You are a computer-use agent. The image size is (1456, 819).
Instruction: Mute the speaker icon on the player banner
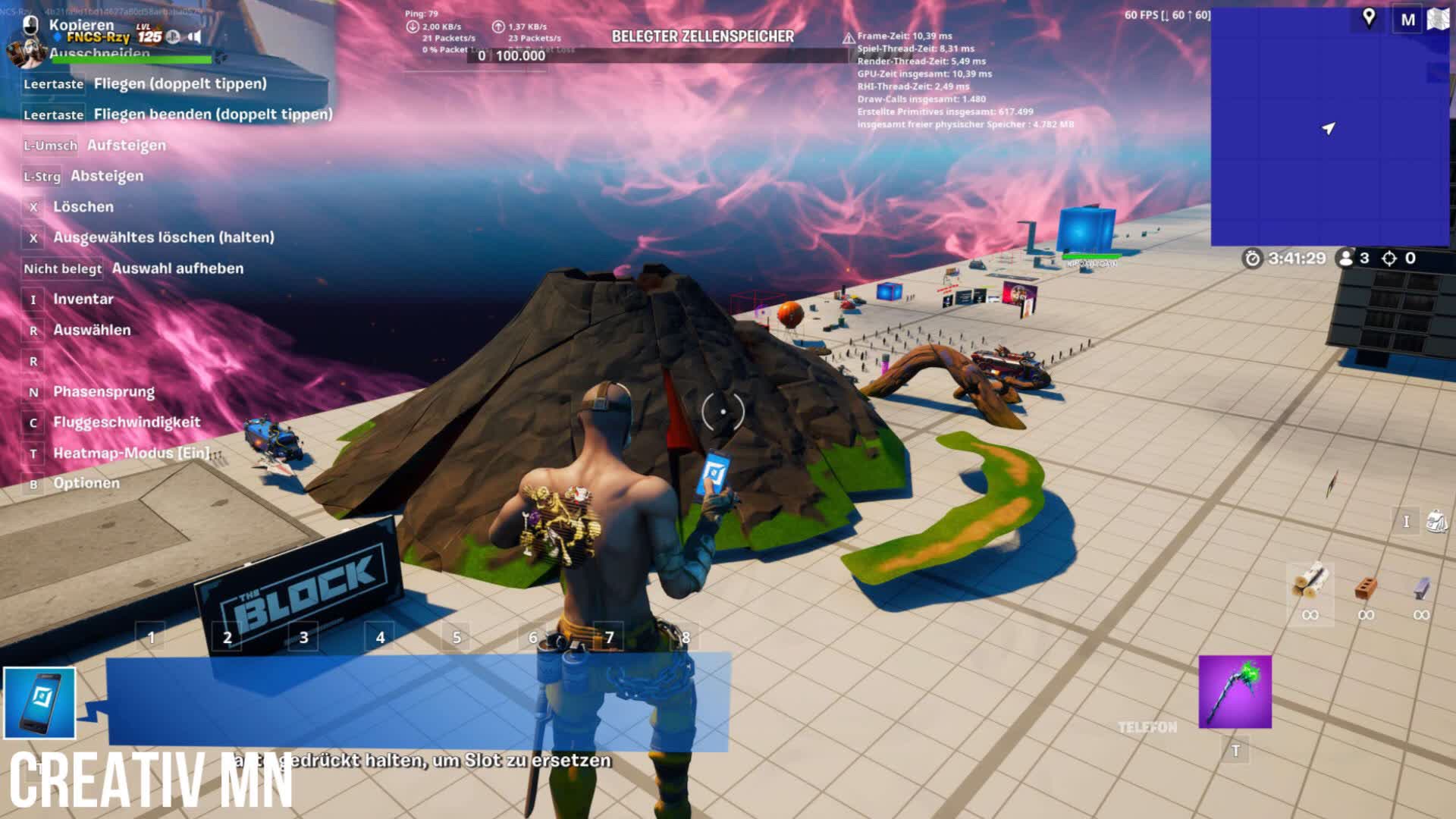[x=196, y=36]
